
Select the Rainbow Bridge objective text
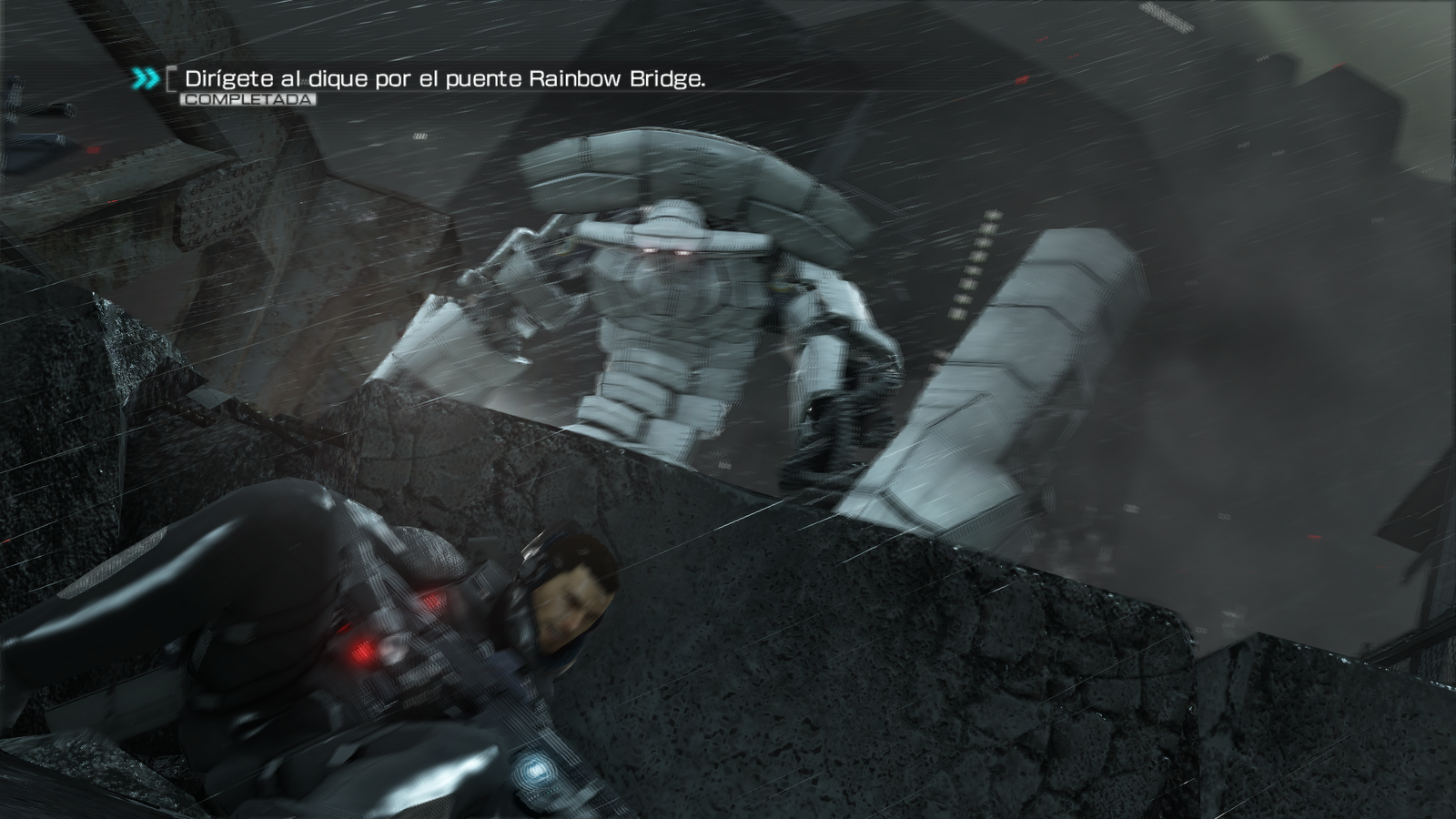tap(445, 79)
